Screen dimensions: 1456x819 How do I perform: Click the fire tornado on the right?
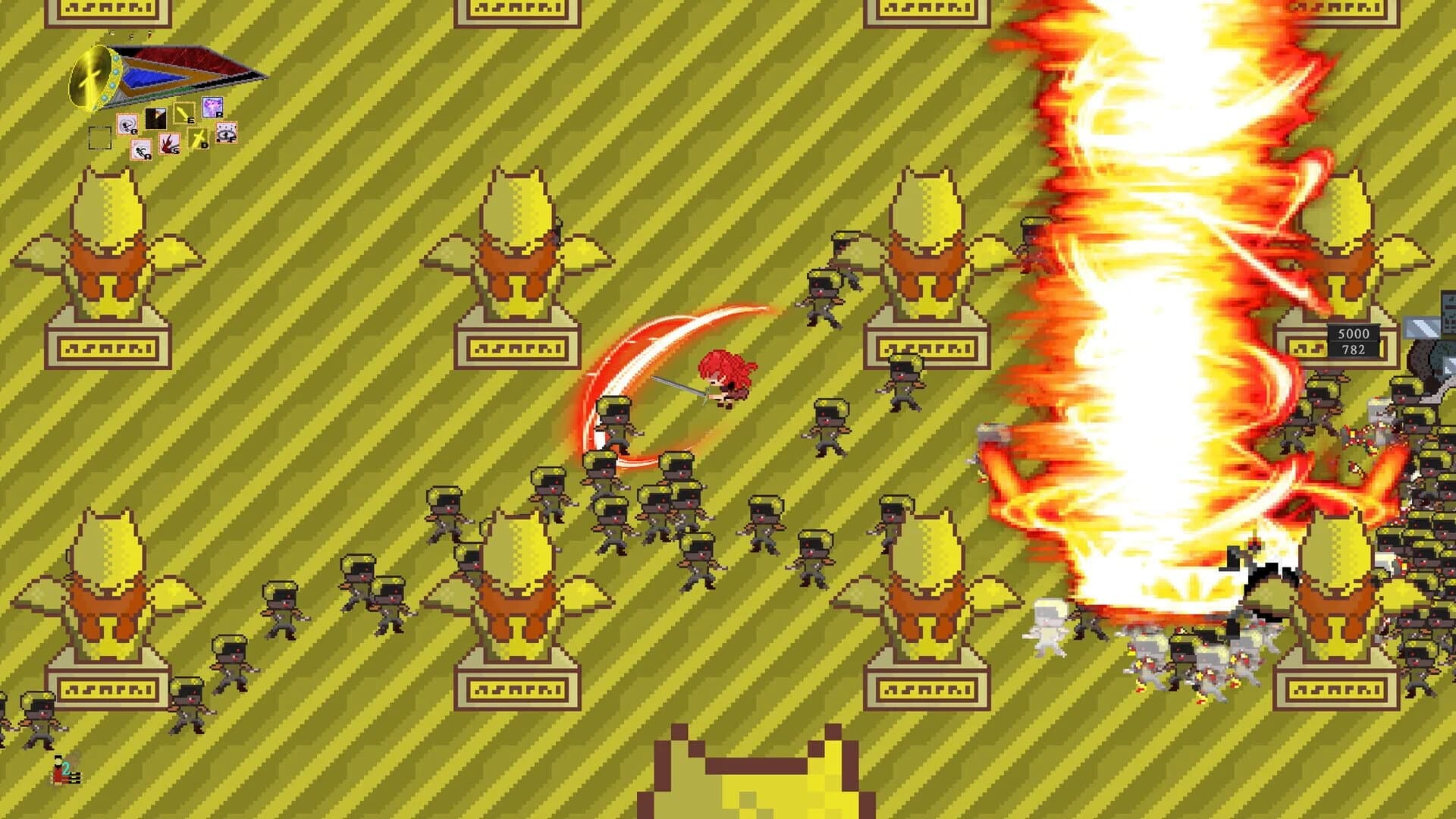pos(1153,303)
